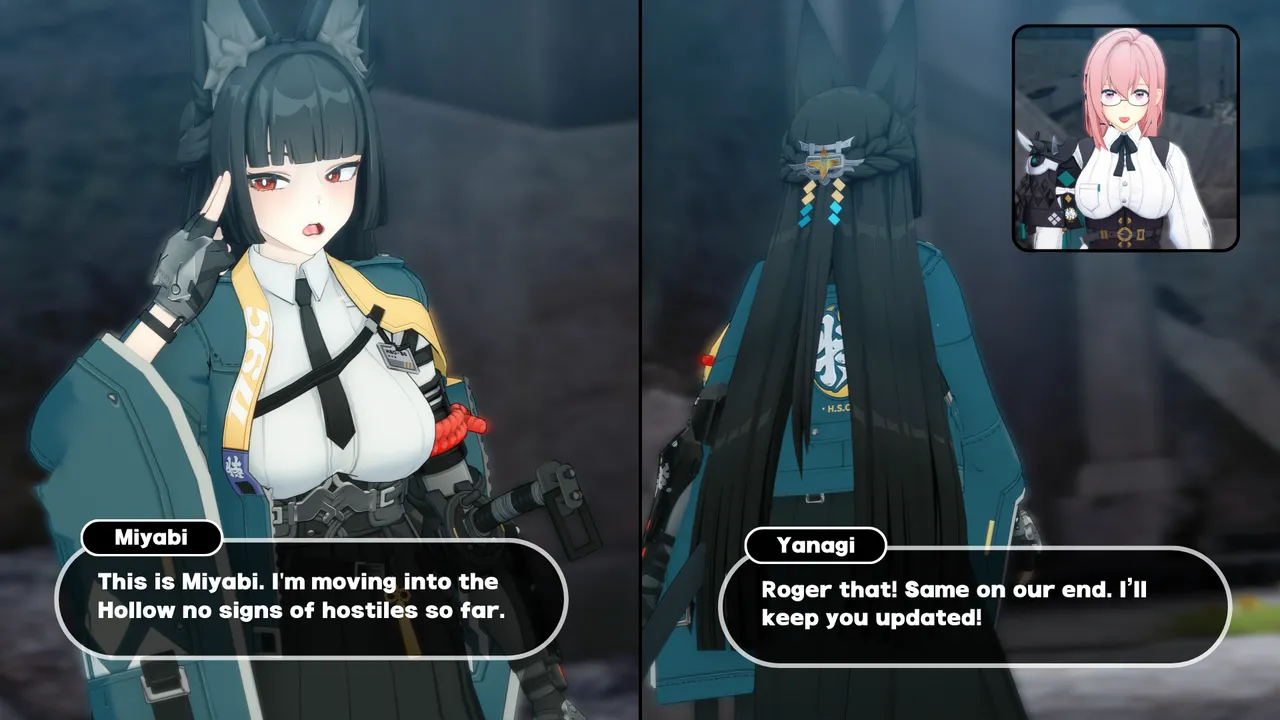Select the pink-haired Yanagi portrait inset
The width and height of the screenshot is (1280, 720).
click(1126, 138)
